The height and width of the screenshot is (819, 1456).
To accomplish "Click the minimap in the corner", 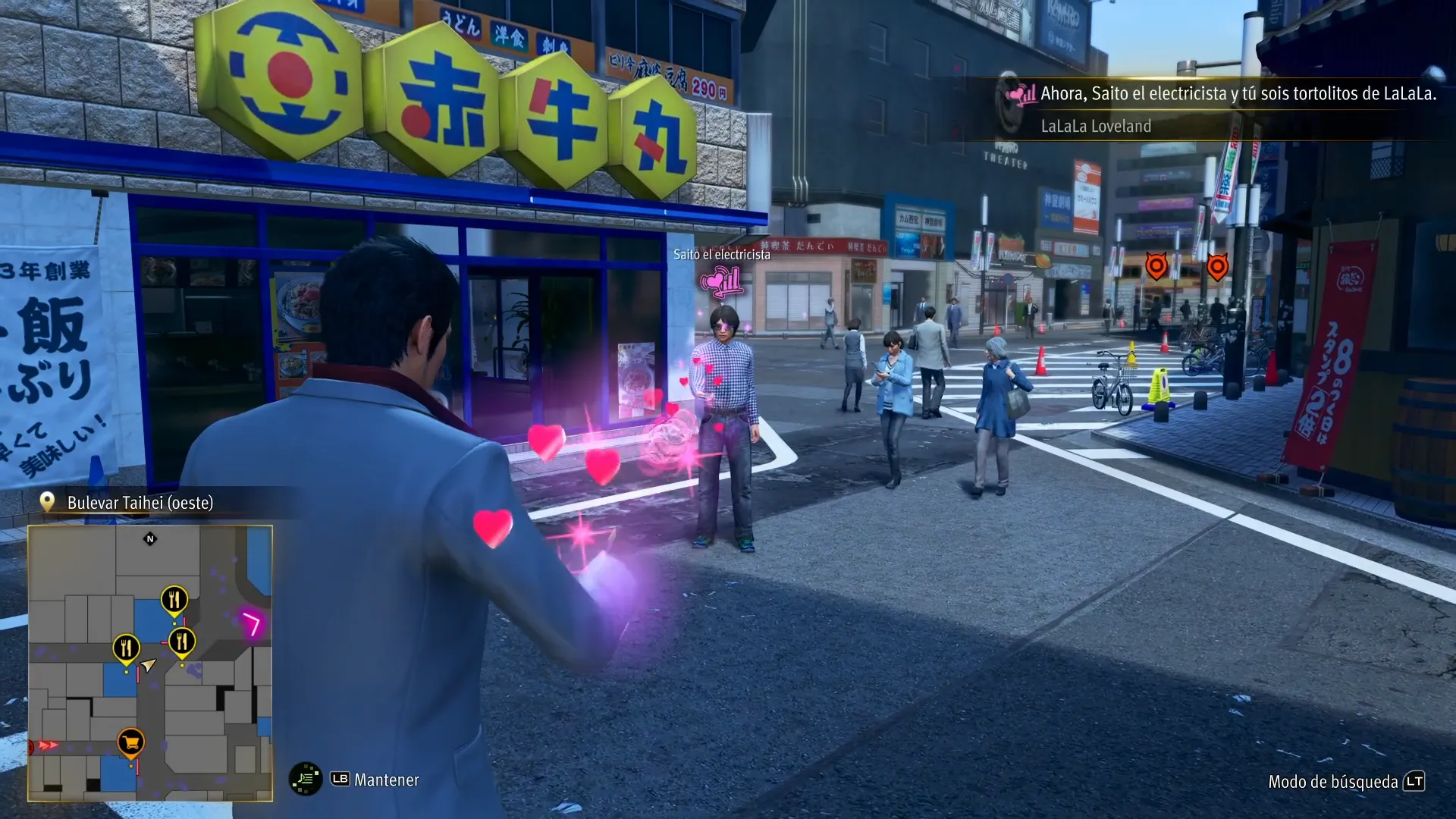I will 150,663.
